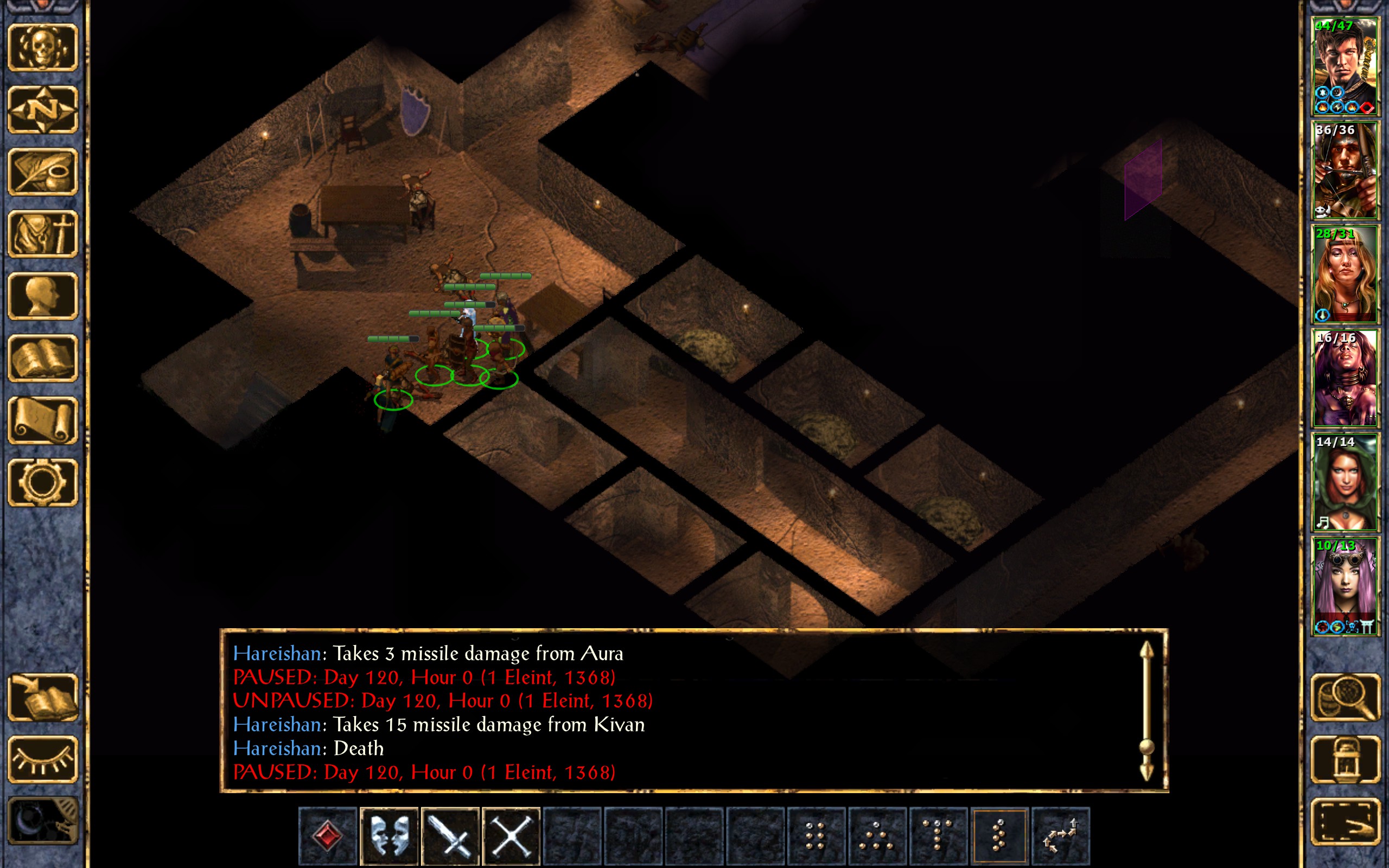This screenshot has height=868, width=1389.
Task: Show the character record with the head icon
Action: click(43, 296)
